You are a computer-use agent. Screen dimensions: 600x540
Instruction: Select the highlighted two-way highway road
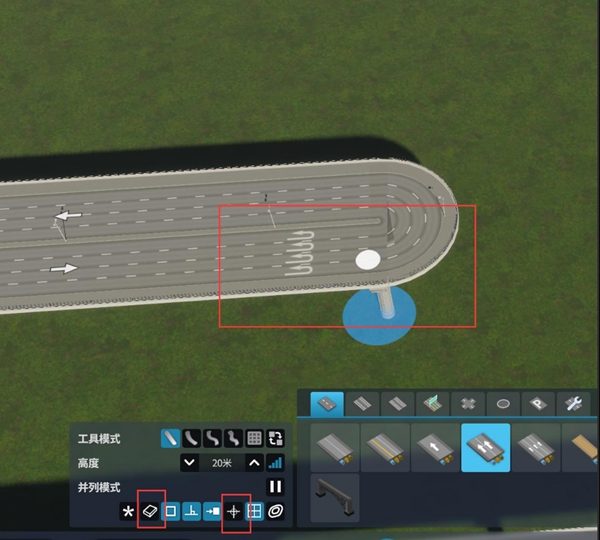[x=485, y=447]
